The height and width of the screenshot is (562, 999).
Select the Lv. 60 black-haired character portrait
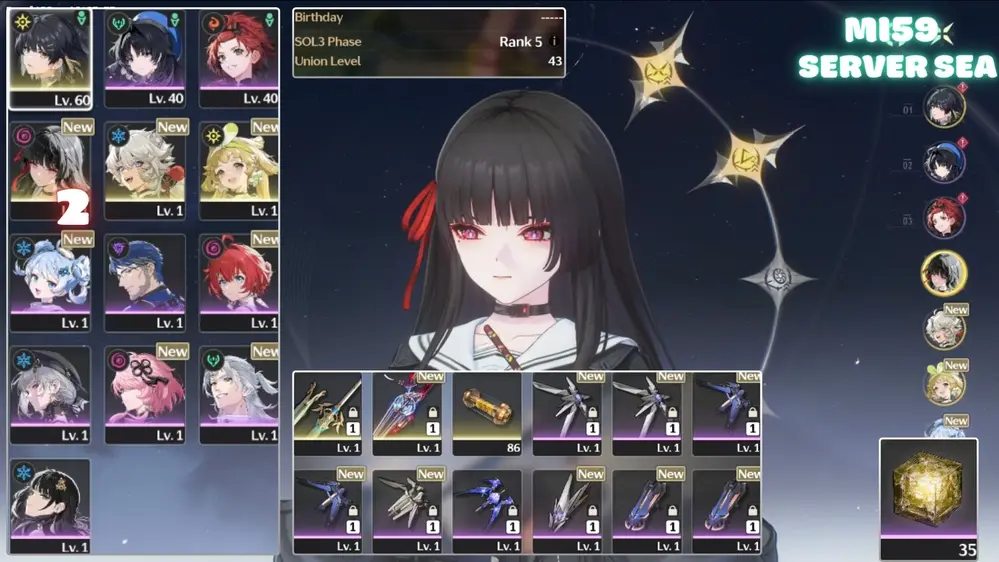[50, 58]
